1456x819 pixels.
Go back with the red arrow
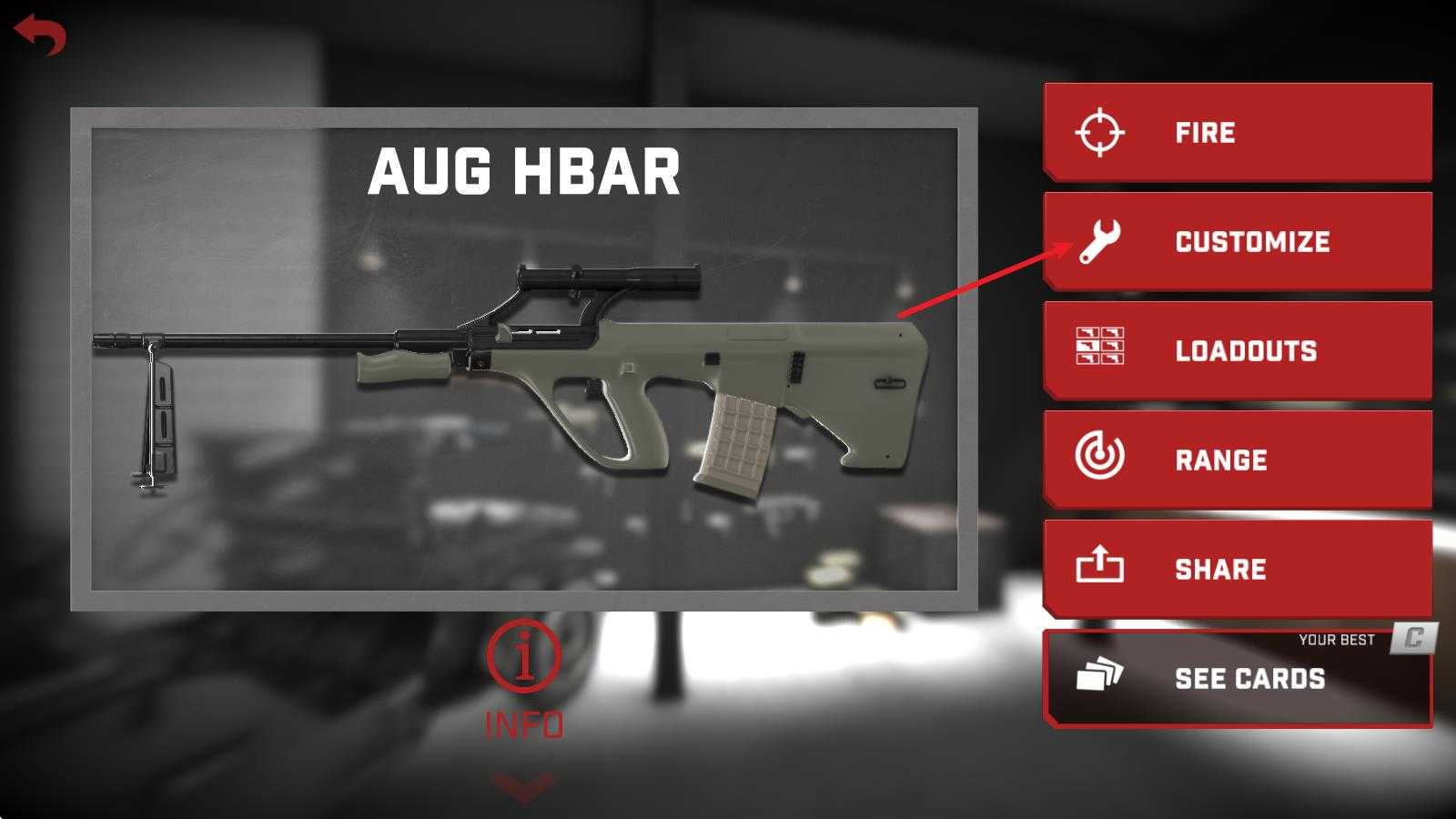(40, 35)
